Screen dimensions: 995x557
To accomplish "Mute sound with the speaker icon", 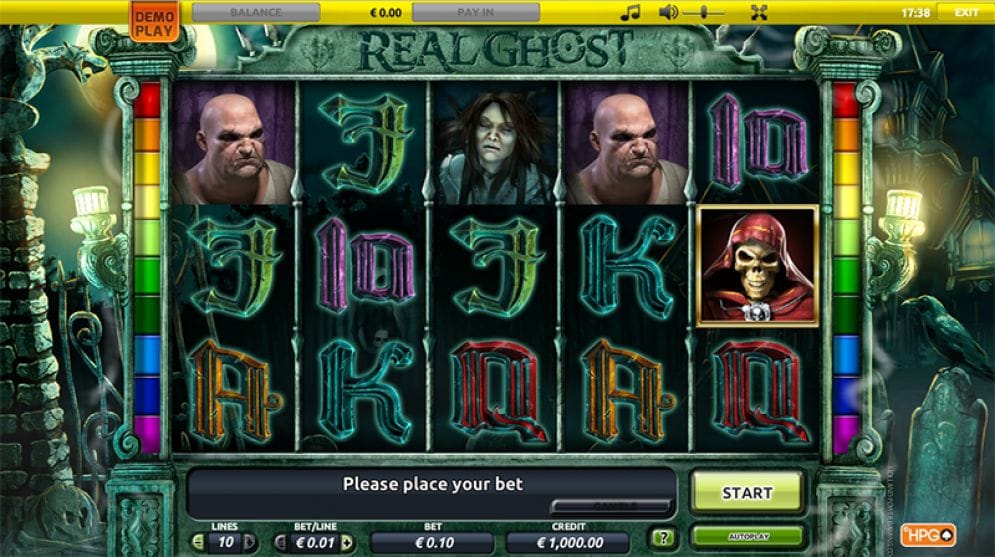I will tap(669, 13).
